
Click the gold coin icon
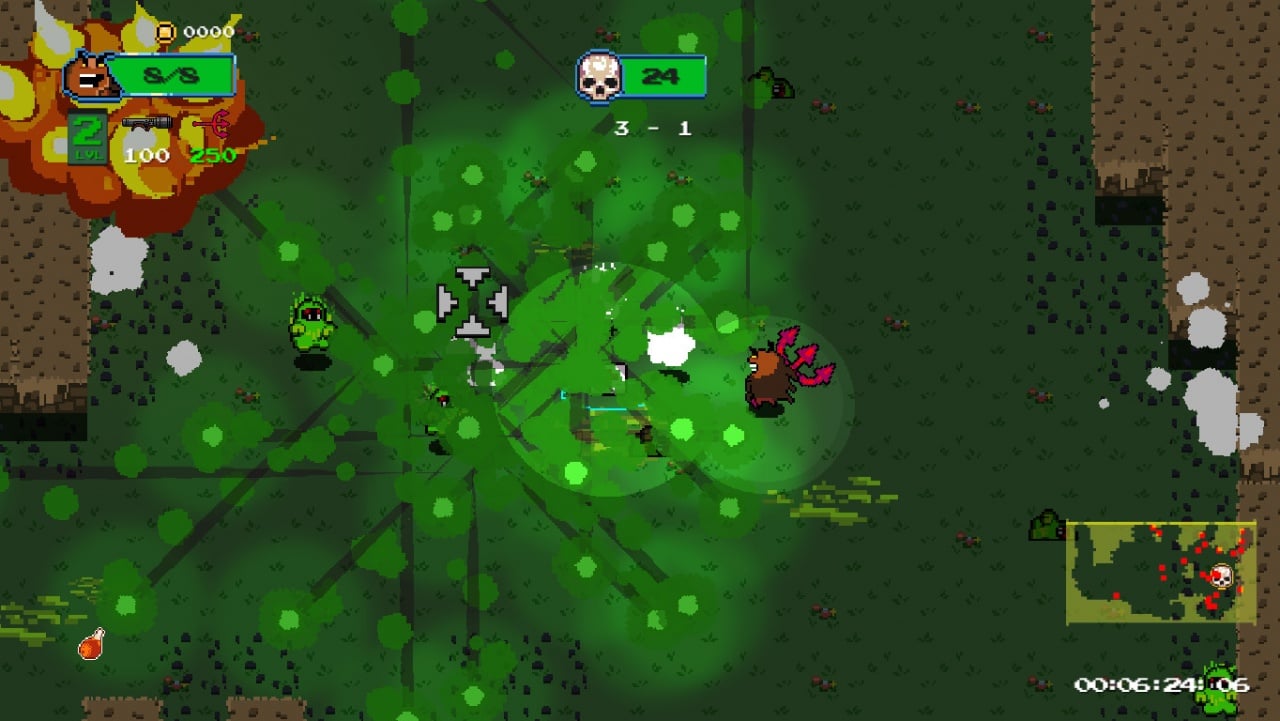pyautogui.click(x=166, y=32)
